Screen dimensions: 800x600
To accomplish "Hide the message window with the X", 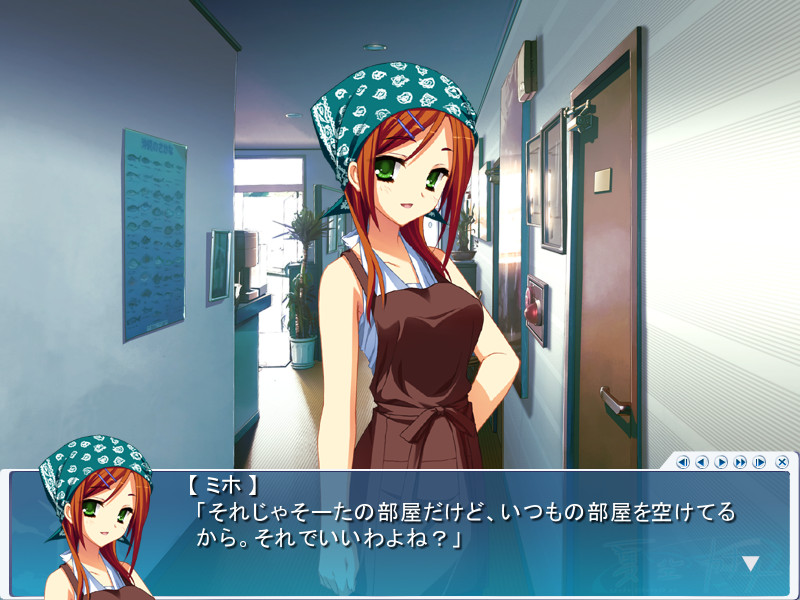I will (x=782, y=462).
